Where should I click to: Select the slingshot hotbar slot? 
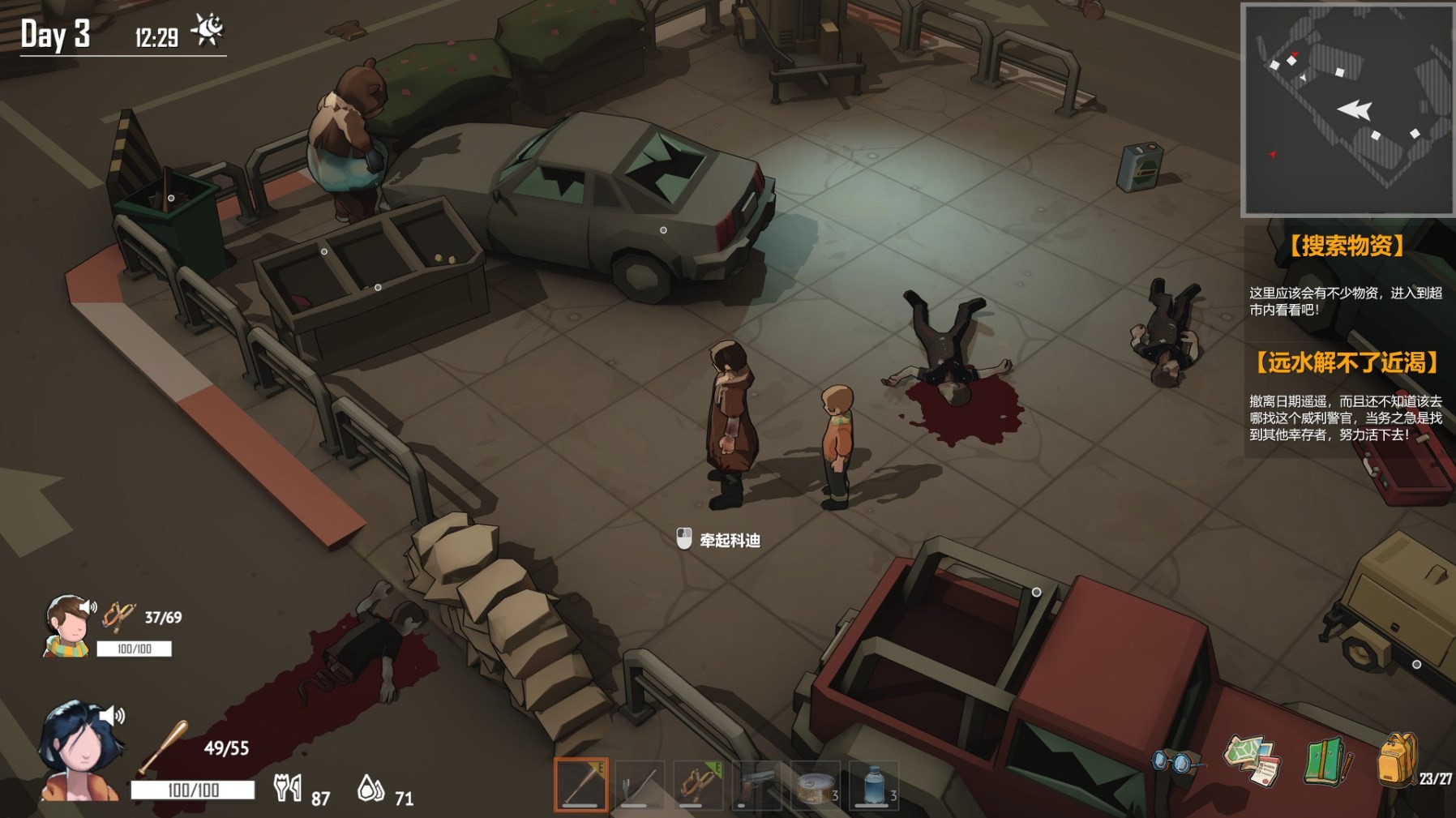[698, 785]
